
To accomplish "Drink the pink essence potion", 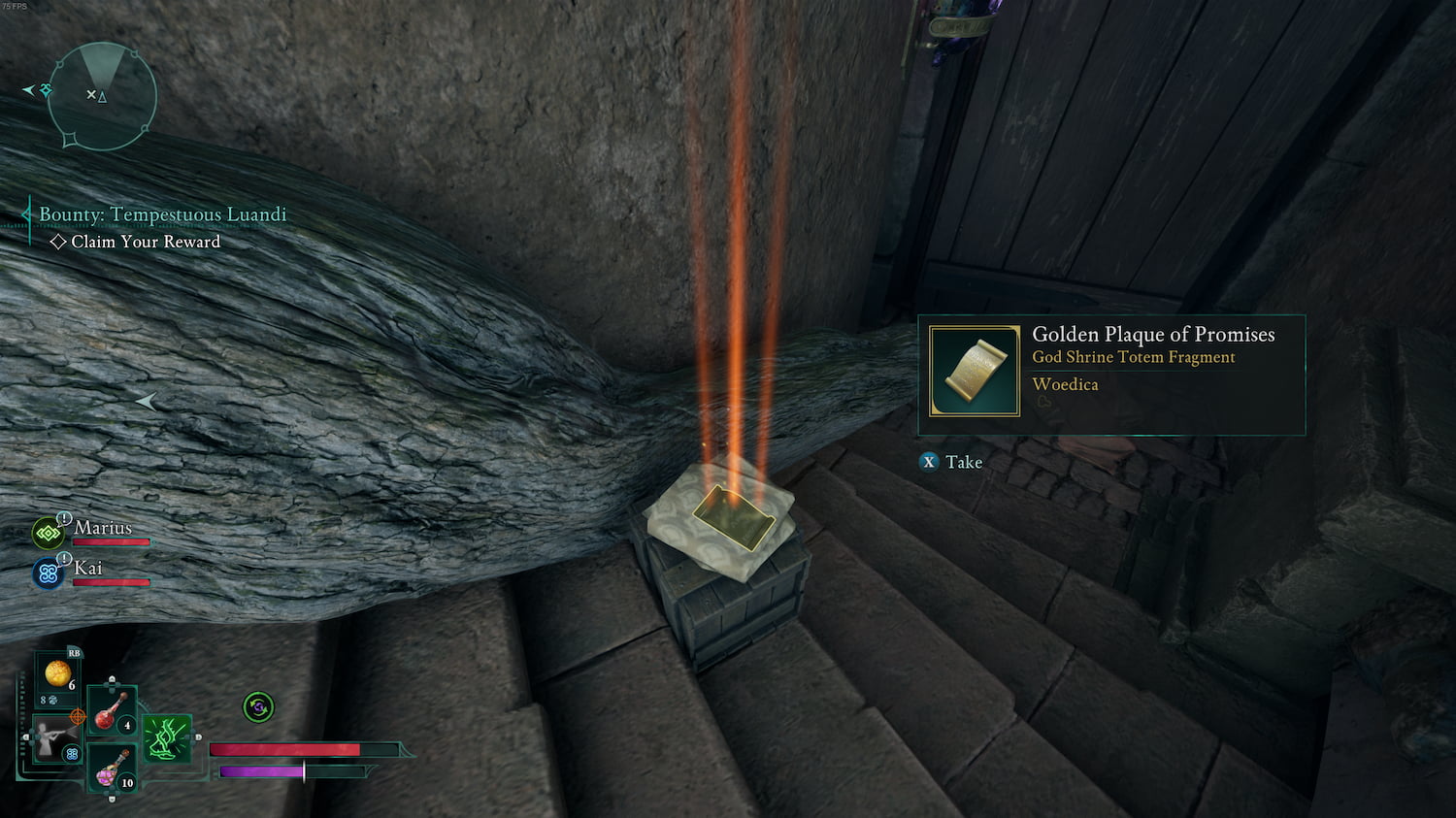I will (x=111, y=769).
